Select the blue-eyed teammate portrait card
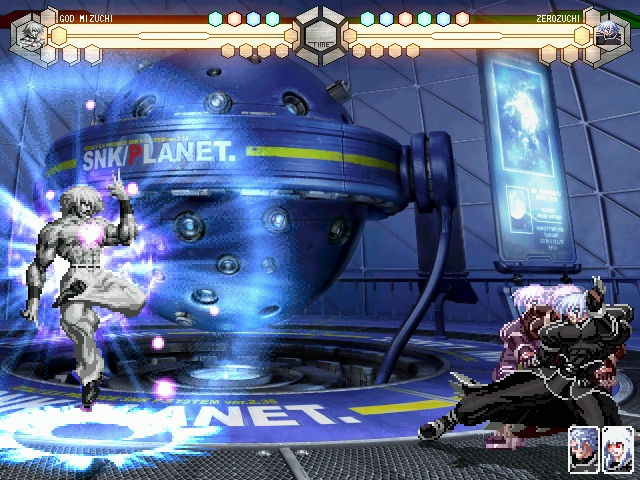This screenshot has width=640, height=480. coord(584,450)
